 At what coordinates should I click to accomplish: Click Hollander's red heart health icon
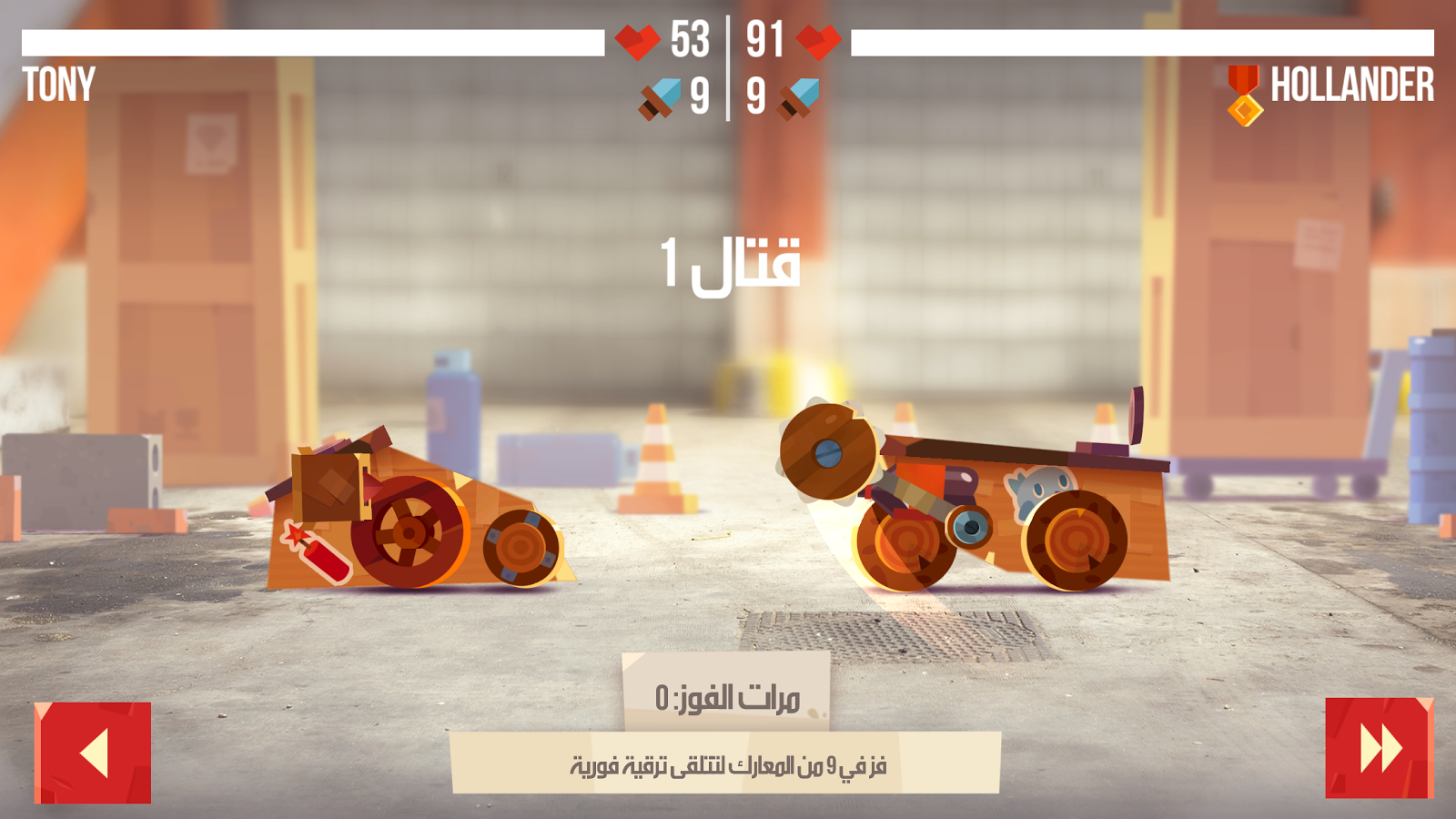click(820, 40)
